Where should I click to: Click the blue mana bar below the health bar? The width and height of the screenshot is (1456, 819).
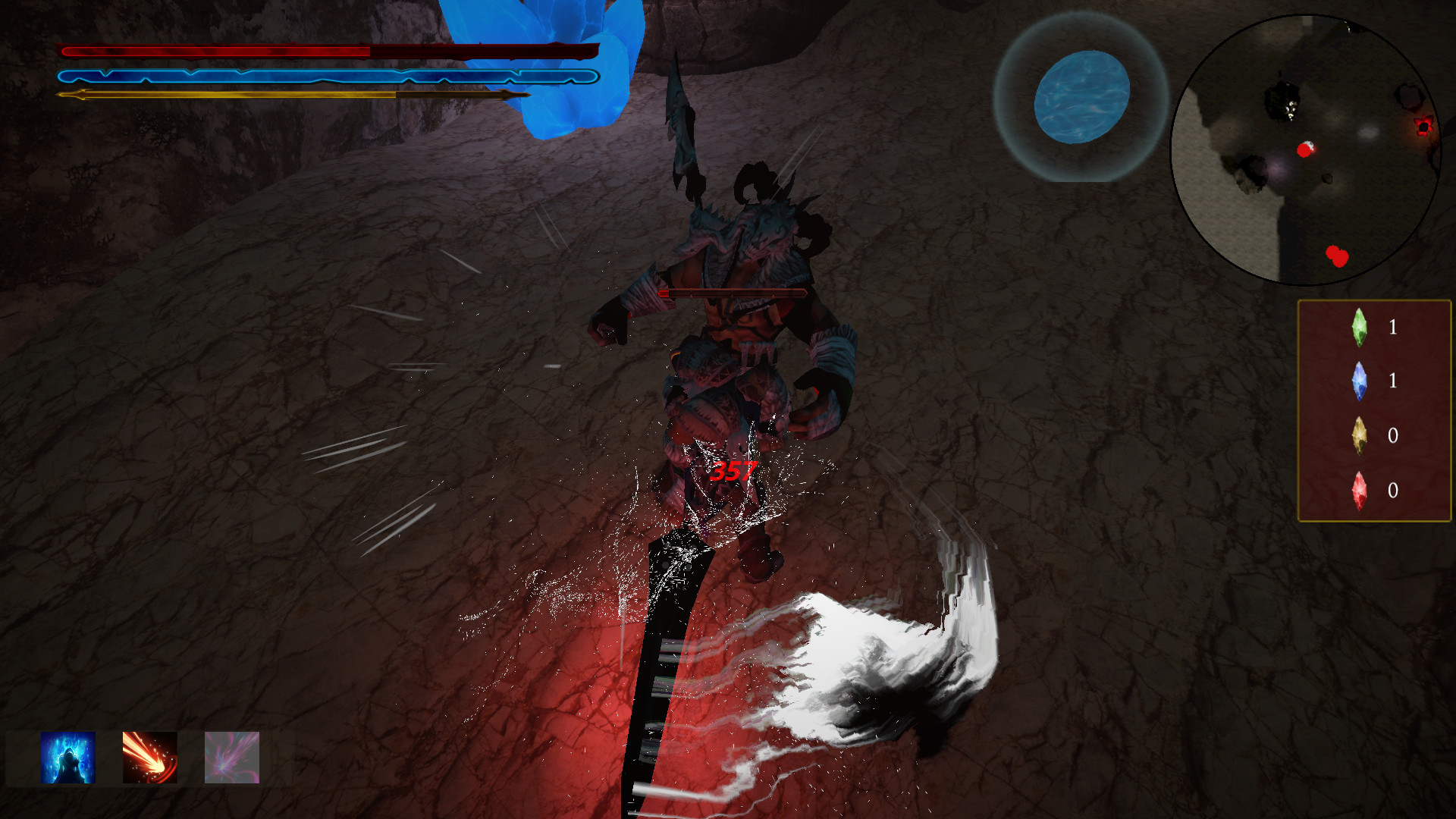(227, 76)
